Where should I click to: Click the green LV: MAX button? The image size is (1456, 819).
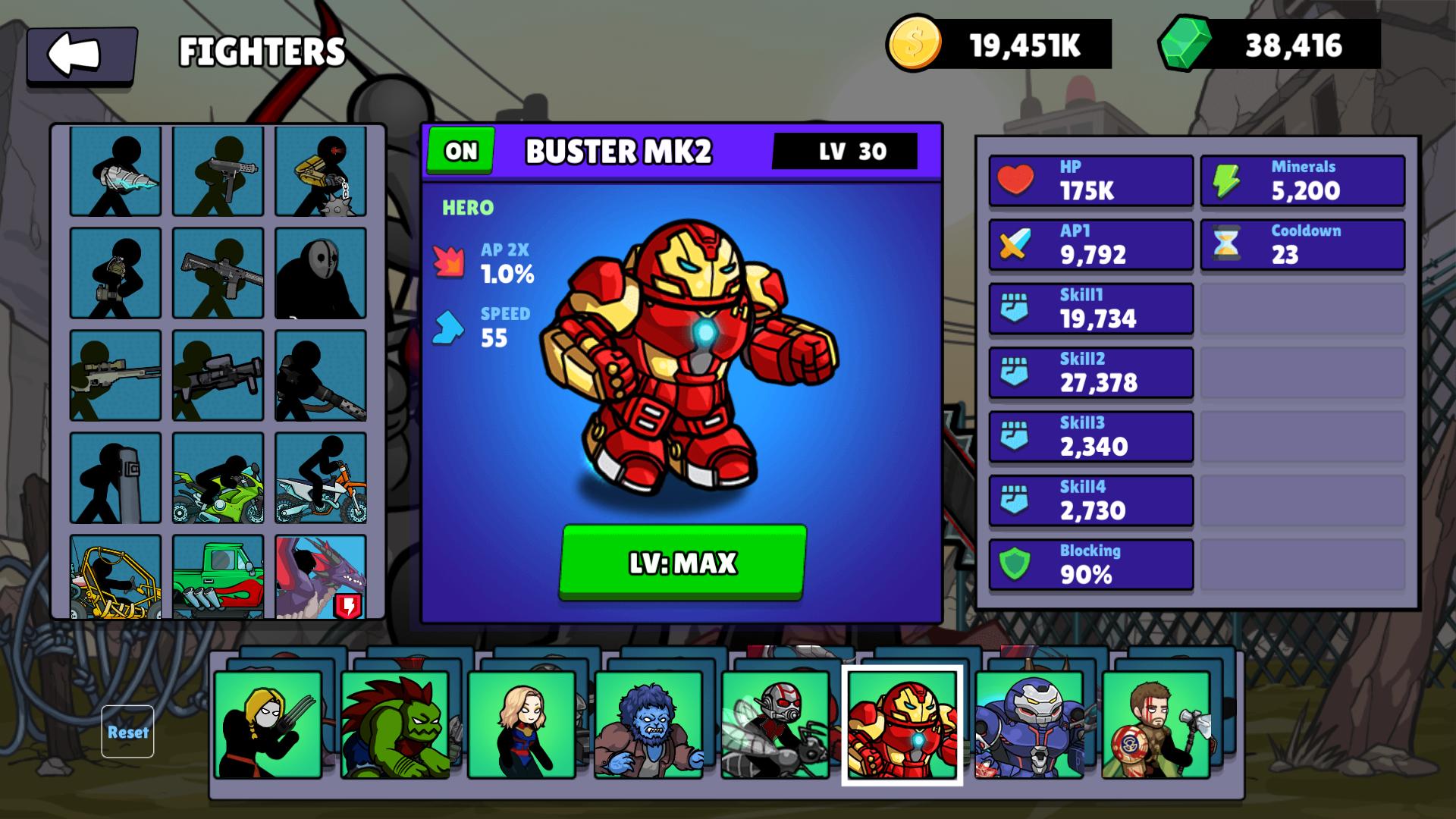click(682, 562)
